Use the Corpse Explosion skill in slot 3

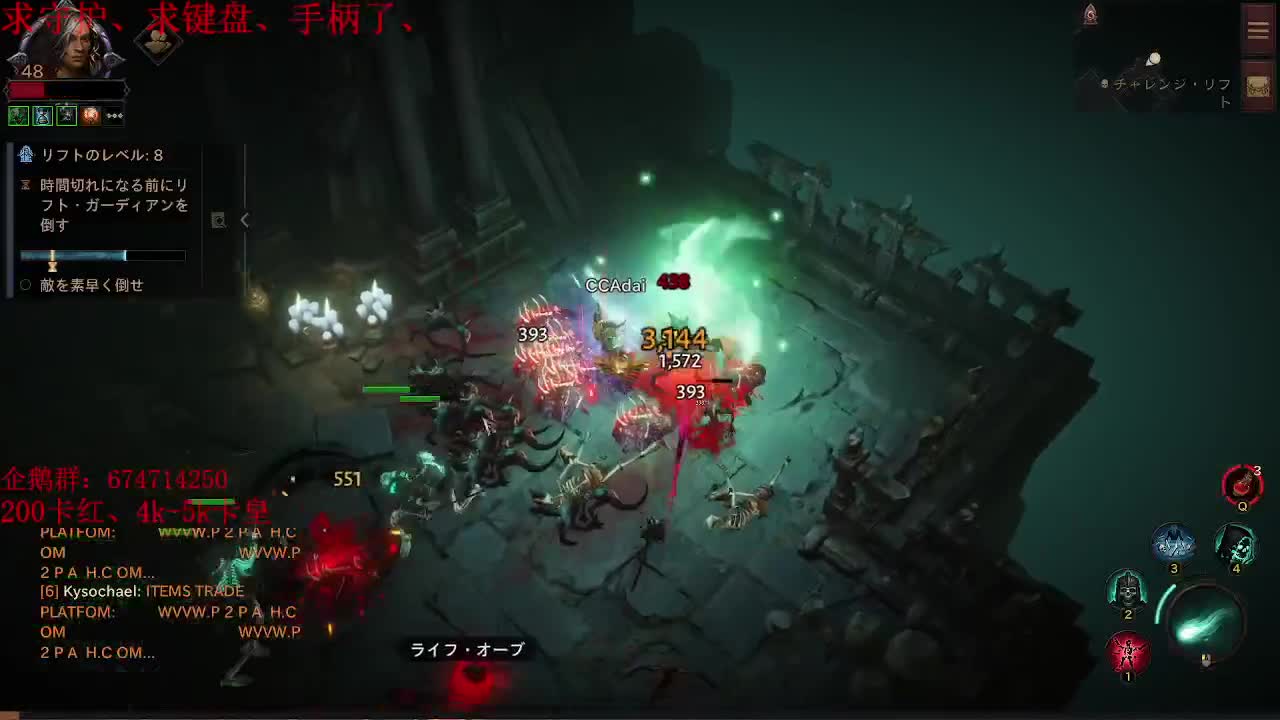(x=1173, y=543)
